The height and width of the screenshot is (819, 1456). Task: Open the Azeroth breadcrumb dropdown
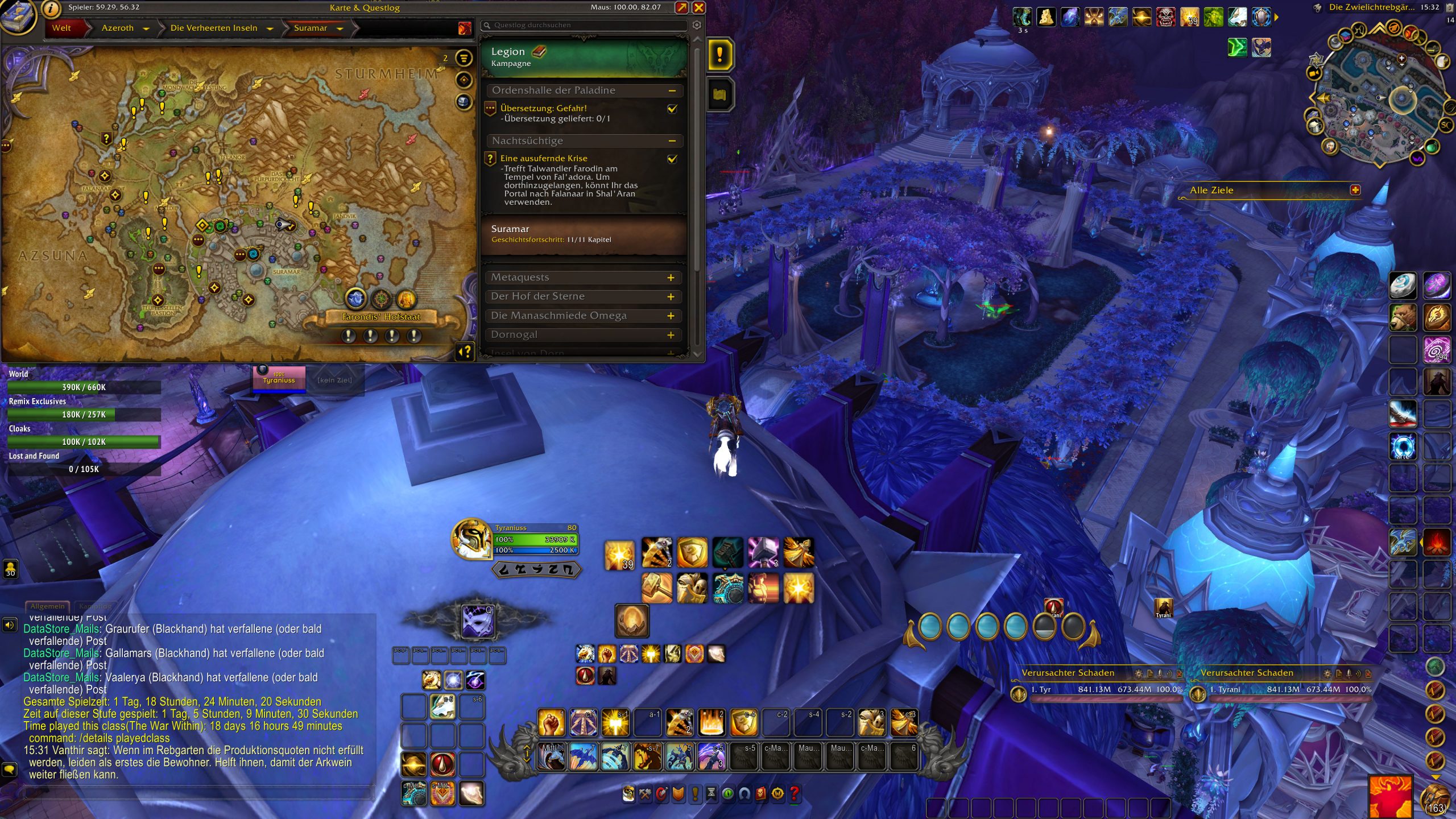(146, 28)
